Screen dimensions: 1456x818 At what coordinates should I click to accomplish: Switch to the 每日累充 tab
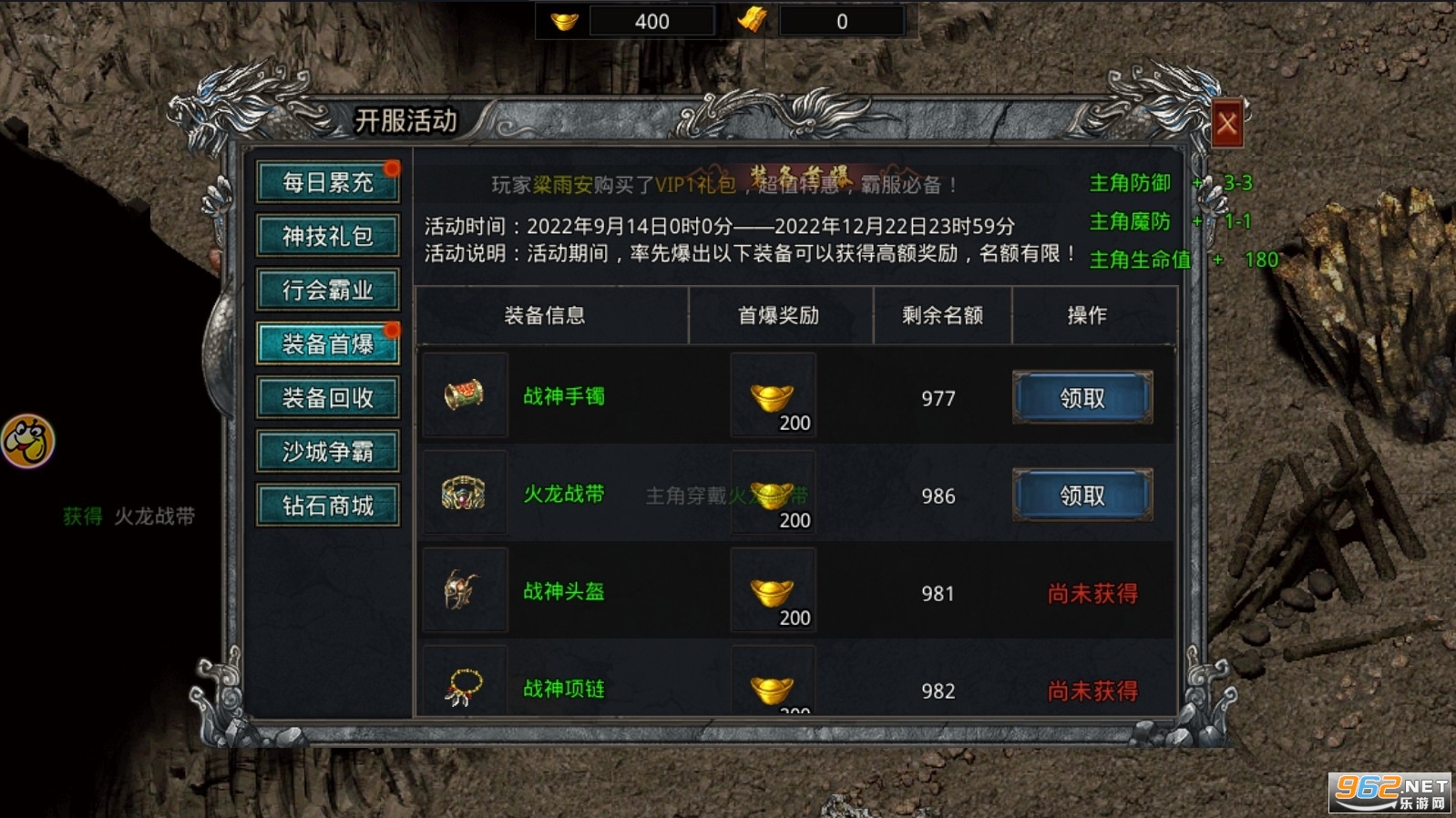328,181
